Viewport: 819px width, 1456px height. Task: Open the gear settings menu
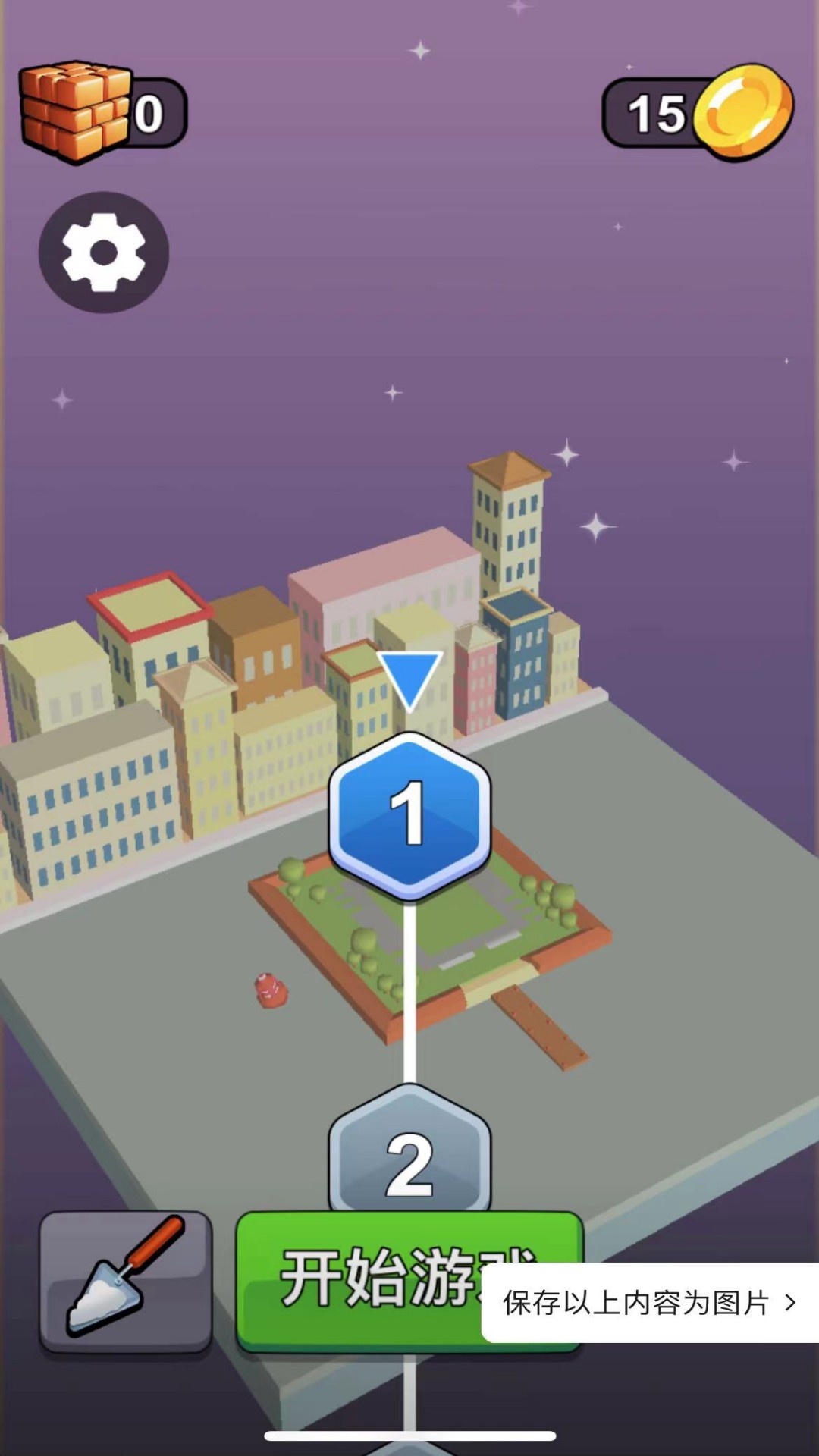104,253
